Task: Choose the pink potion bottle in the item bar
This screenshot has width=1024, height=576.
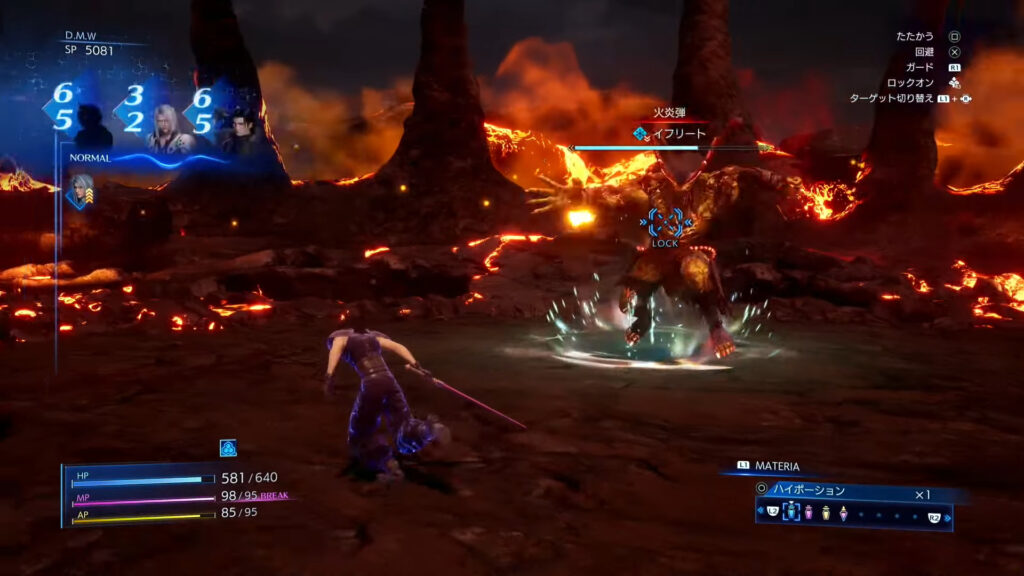Action: (x=809, y=513)
